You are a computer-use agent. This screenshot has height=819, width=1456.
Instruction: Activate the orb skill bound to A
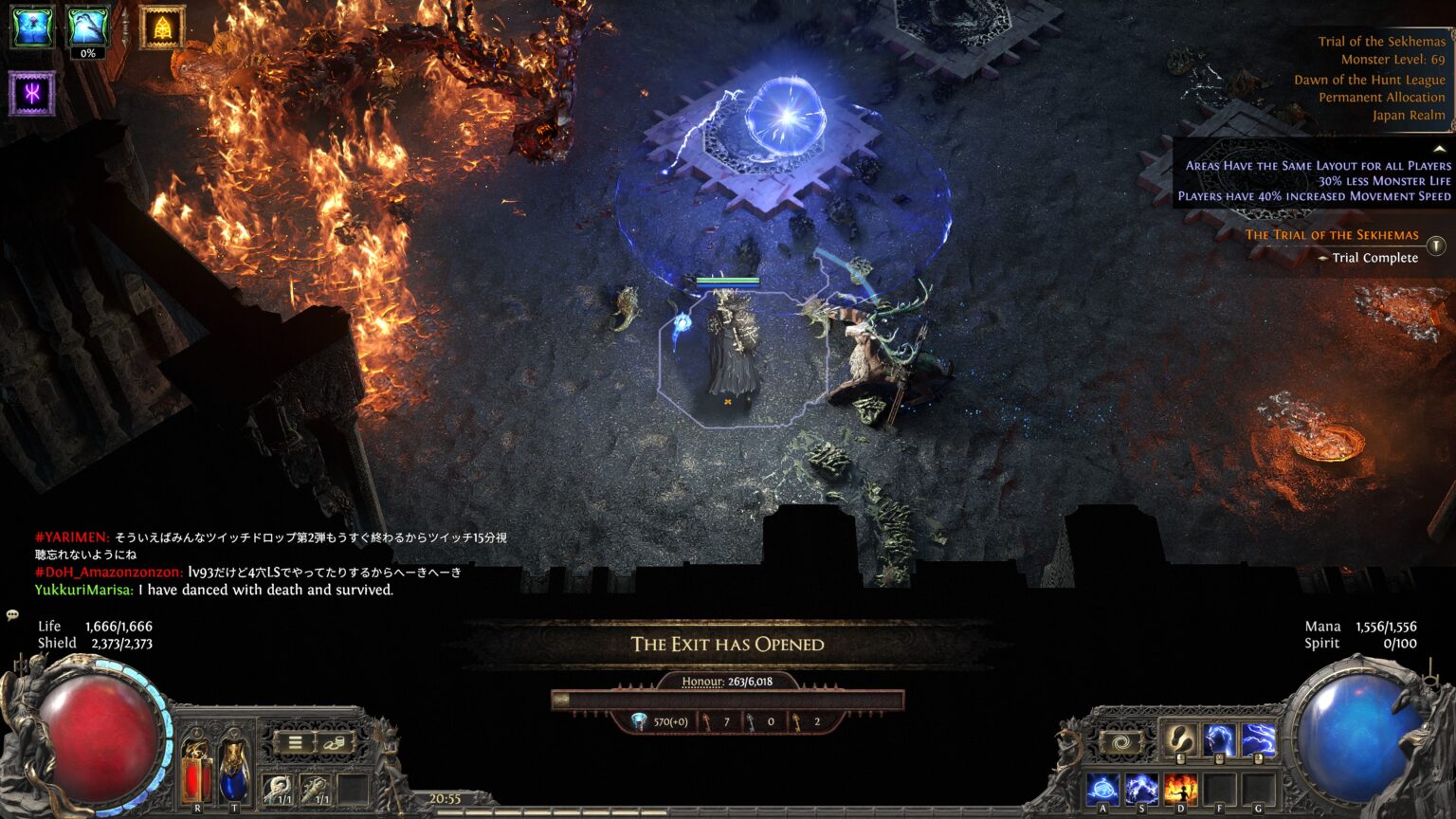pyautogui.click(x=1103, y=787)
